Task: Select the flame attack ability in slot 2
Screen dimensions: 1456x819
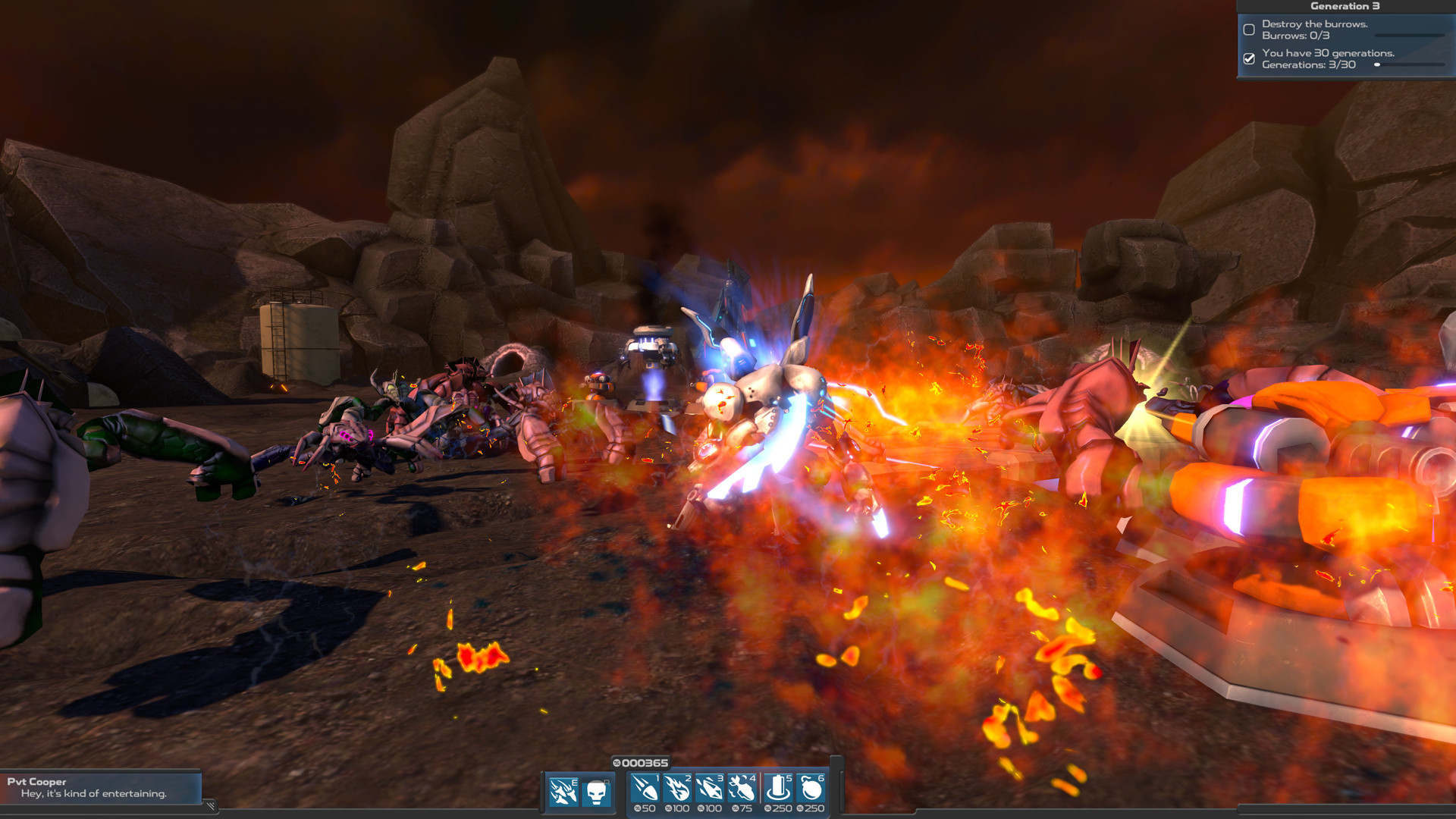Action: [676, 789]
